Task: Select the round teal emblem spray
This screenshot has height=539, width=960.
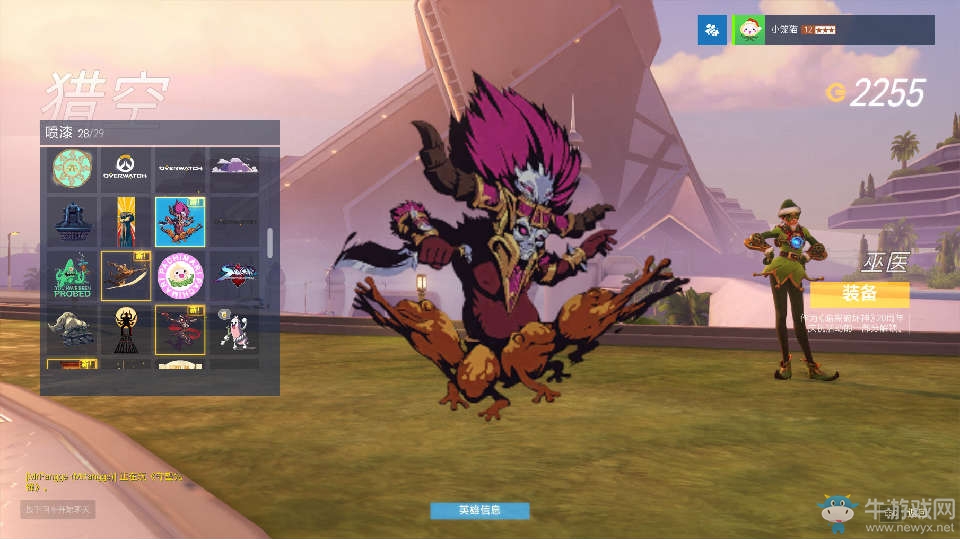Action: pyautogui.click(x=72, y=169)
